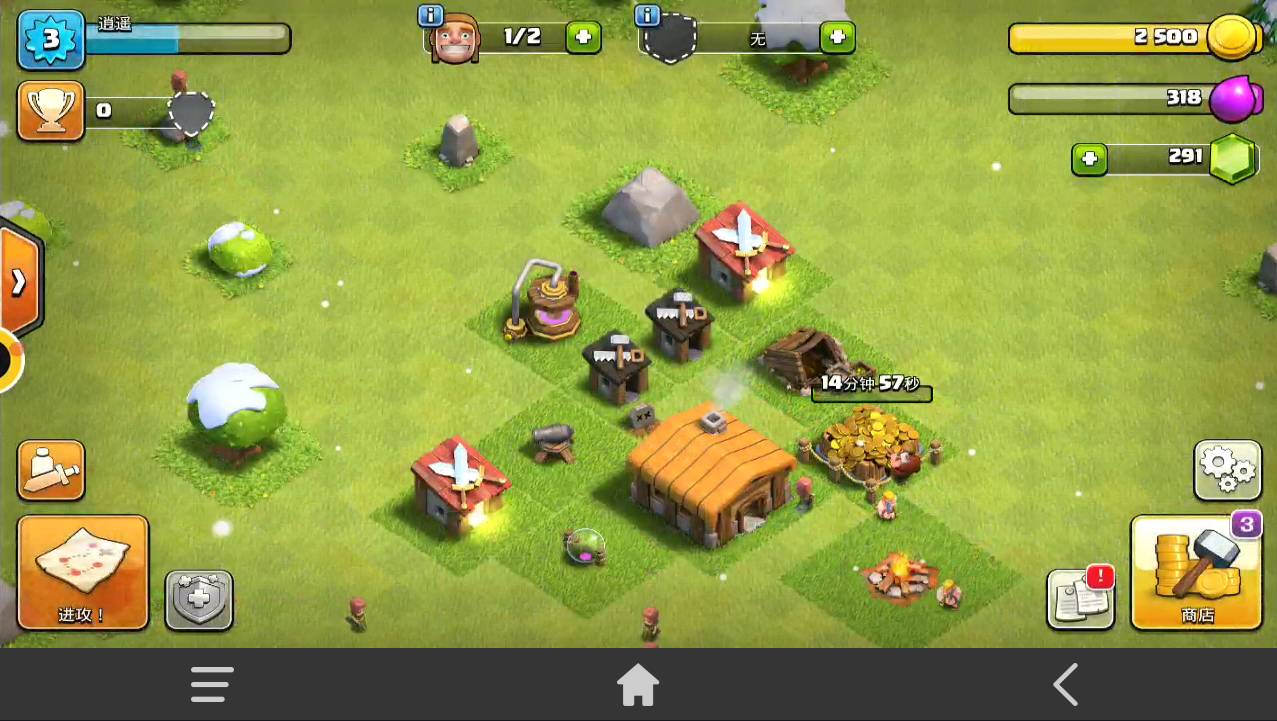This screenshot has height=721, width=1277.
Task: Open the shop with hammer and coins
Action: [1196, 571]
